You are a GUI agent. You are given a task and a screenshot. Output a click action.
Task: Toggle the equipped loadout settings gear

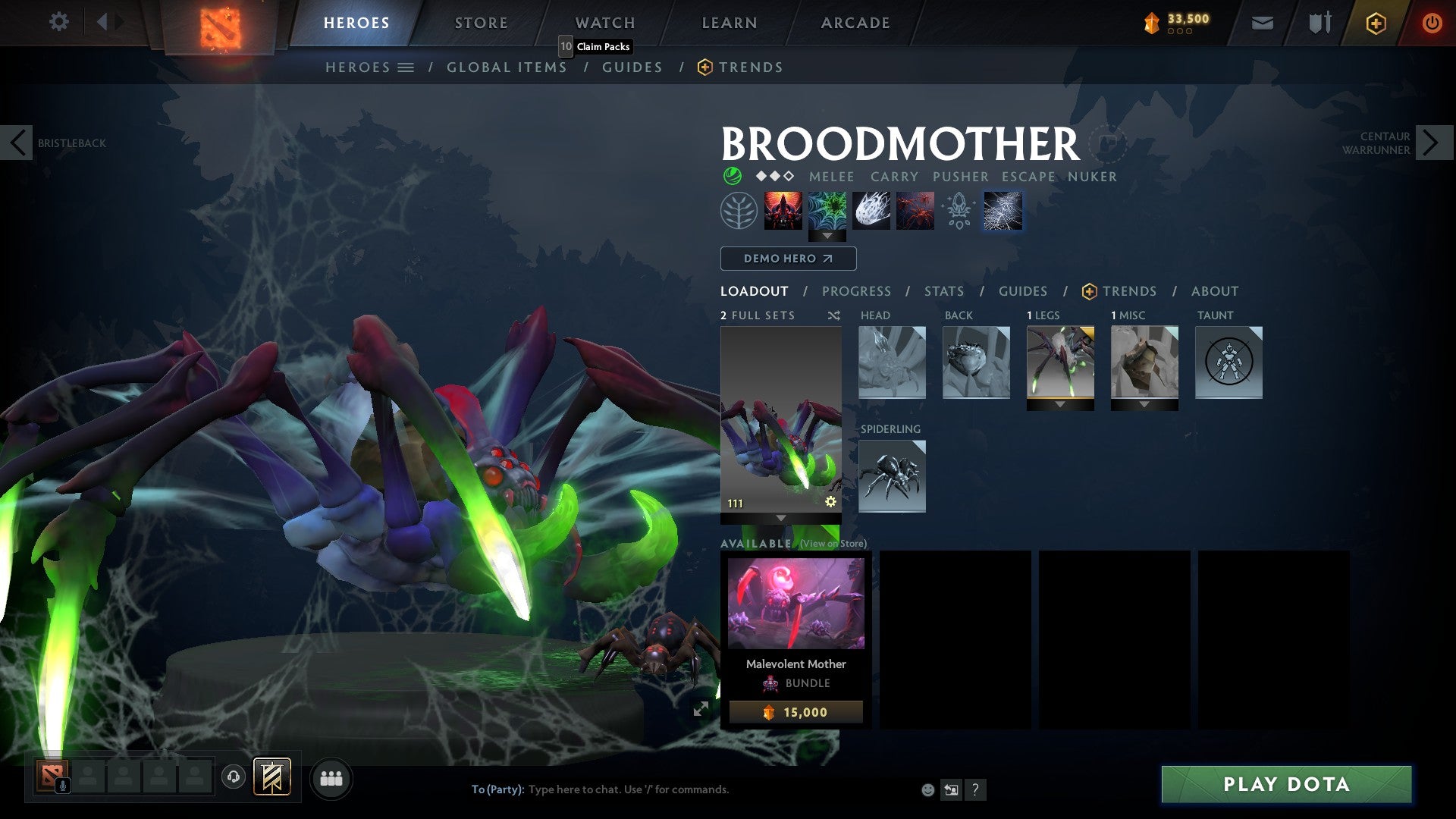(830, 500)
